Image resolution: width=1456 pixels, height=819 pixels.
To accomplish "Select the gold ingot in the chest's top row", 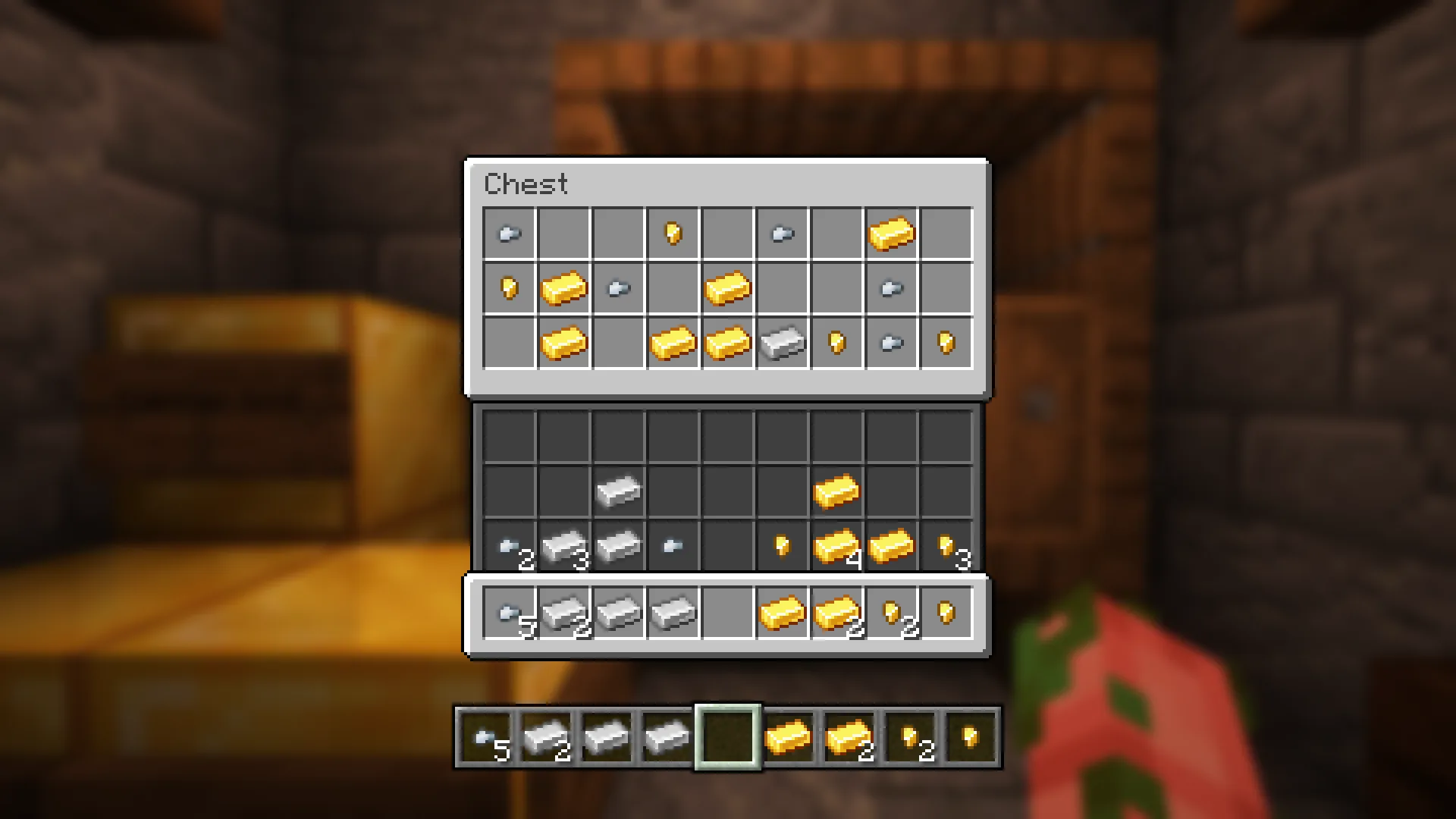I will tap(891, 234).
